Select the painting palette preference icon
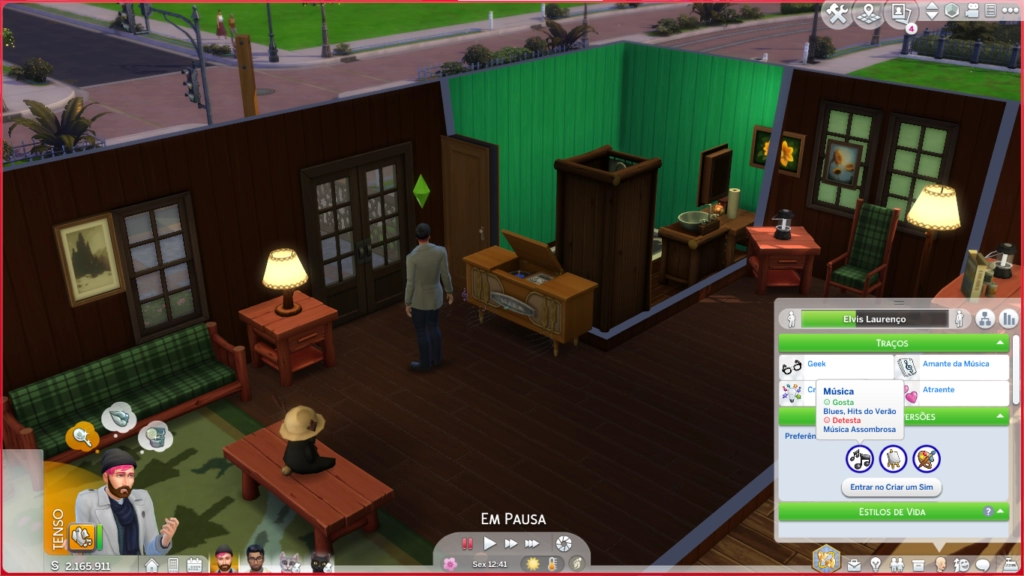 (926, 459)
